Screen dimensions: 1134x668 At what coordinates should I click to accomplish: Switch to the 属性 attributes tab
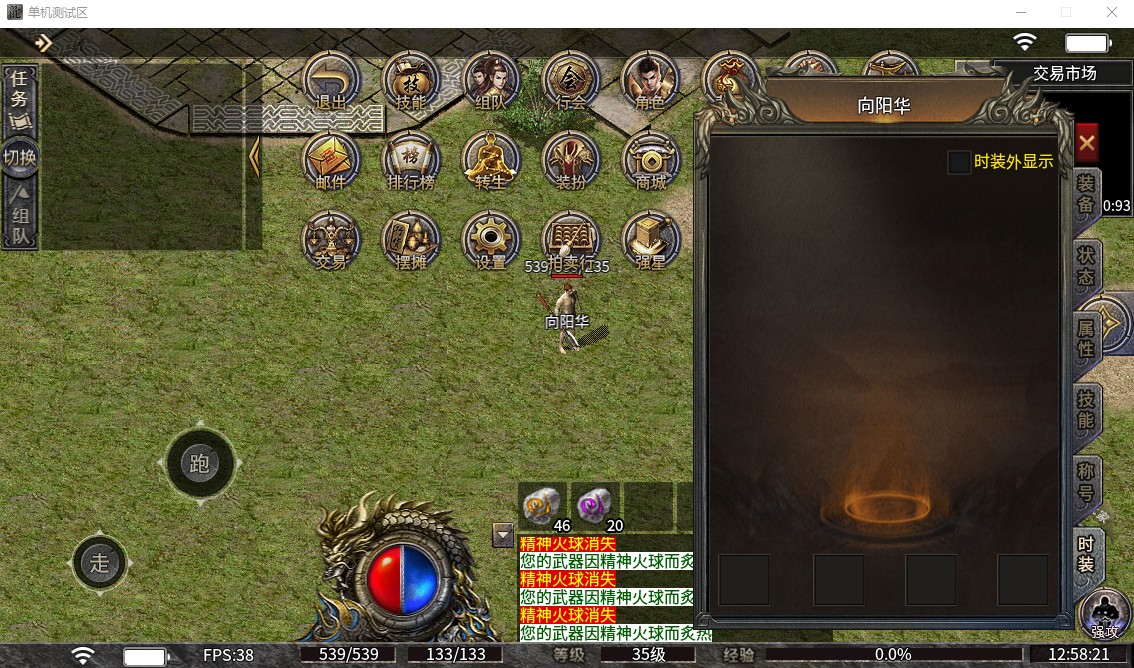[1086, 339]
